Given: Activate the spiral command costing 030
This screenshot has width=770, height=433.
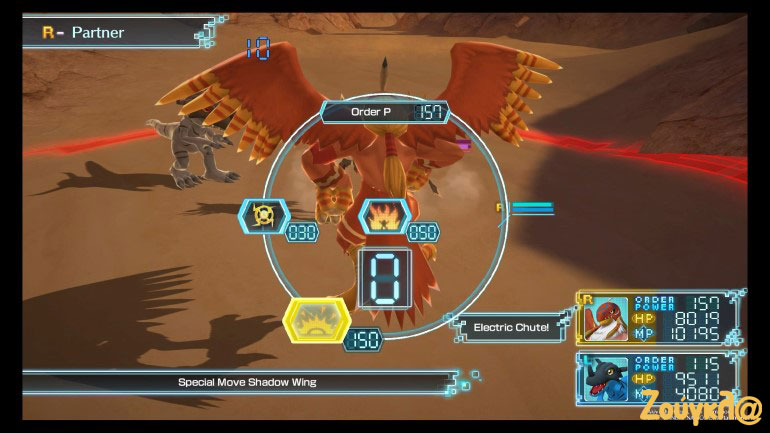Looking at the screenshot, I should coord(264,215).
